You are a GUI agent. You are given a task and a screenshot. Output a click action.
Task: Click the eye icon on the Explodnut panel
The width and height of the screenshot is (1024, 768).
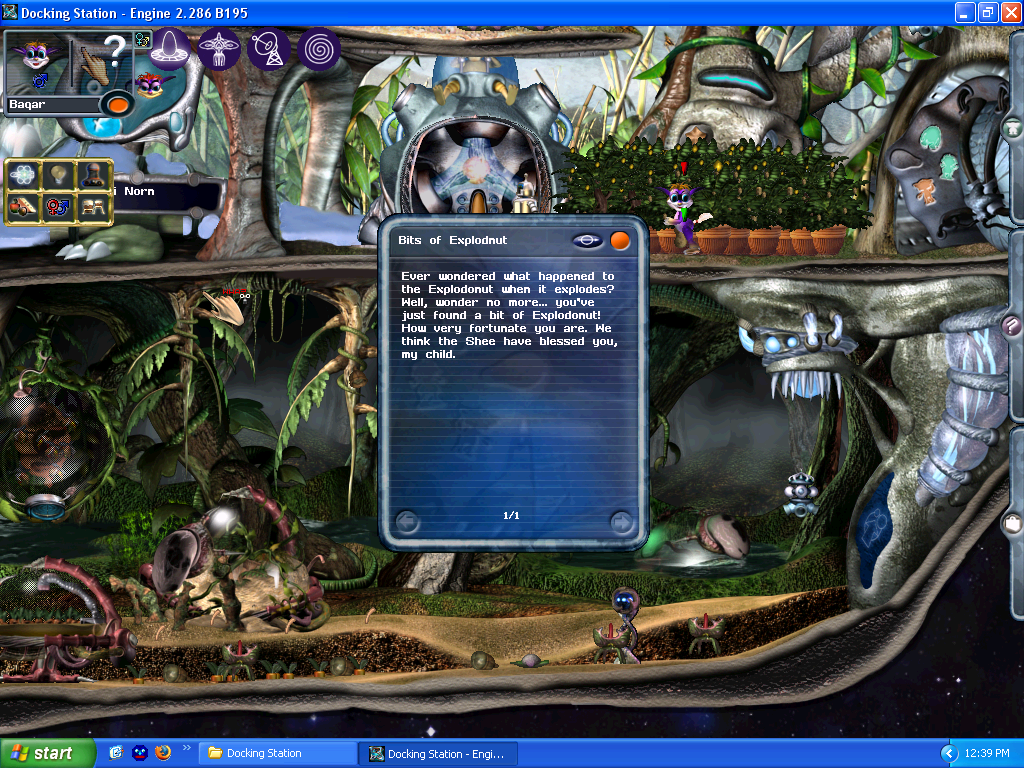[588, 240]
